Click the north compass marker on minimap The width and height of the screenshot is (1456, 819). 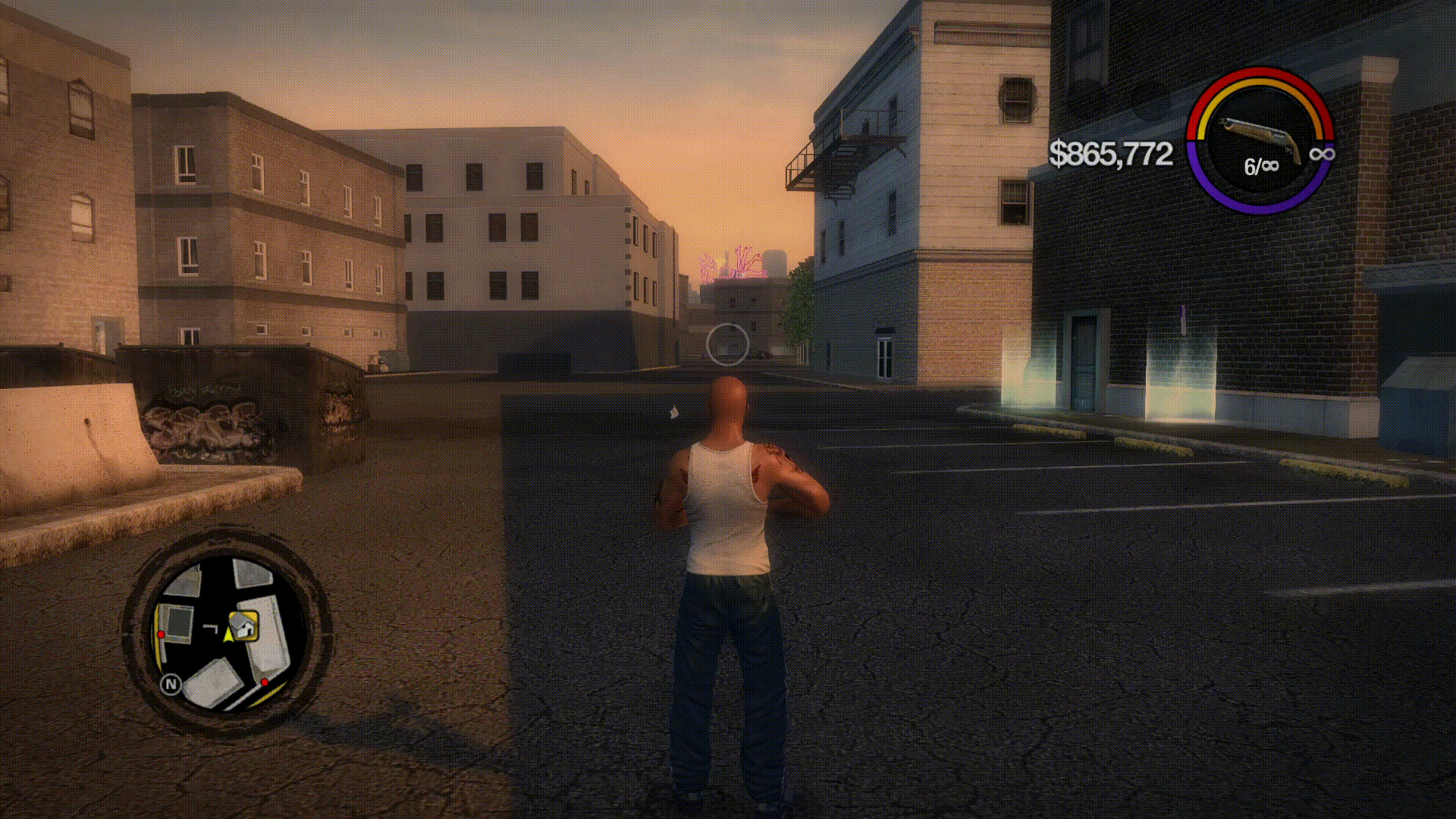click(171, 684)
